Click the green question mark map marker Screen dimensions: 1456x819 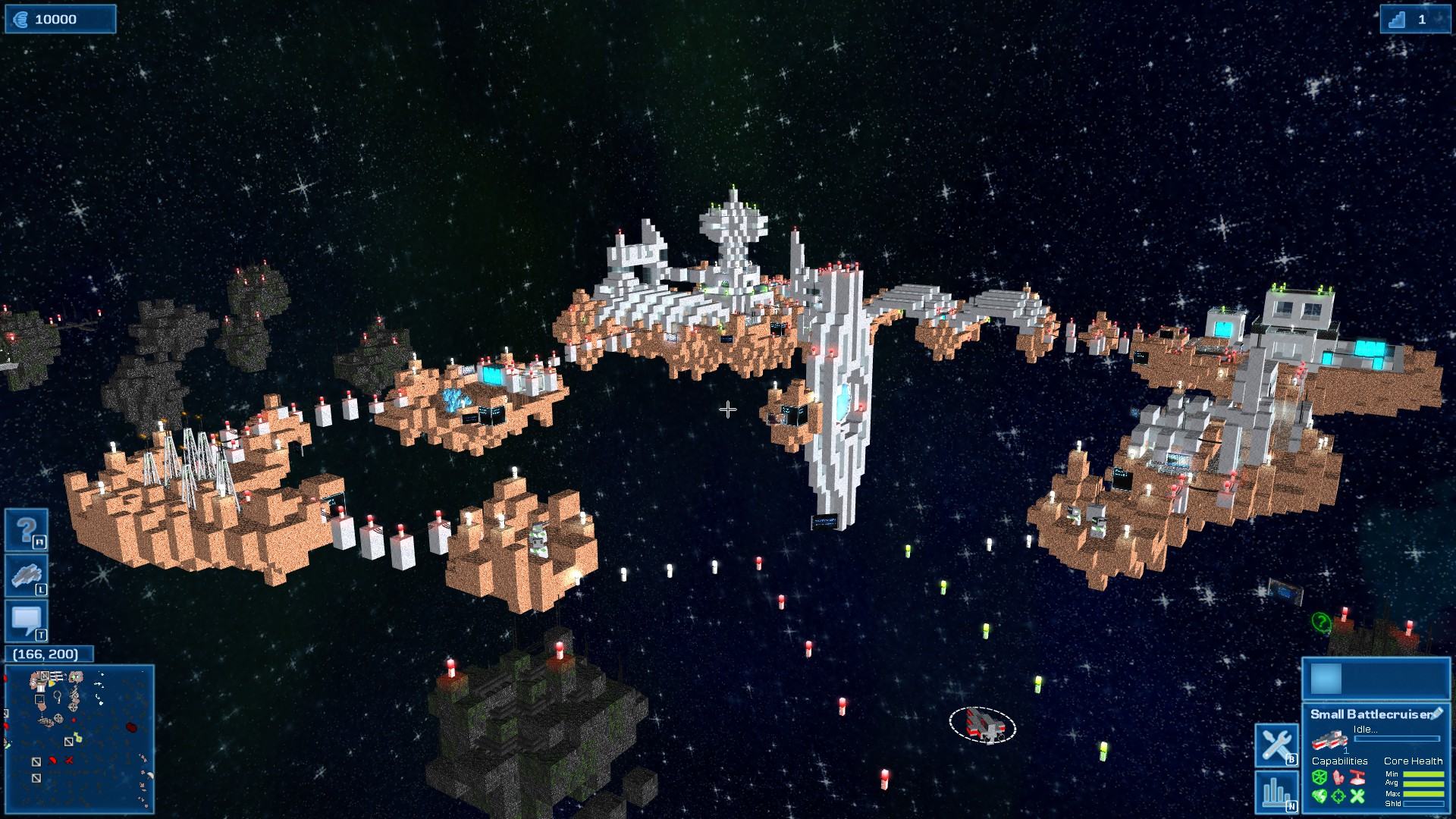pyautogui.click(x=1320, y=623)
